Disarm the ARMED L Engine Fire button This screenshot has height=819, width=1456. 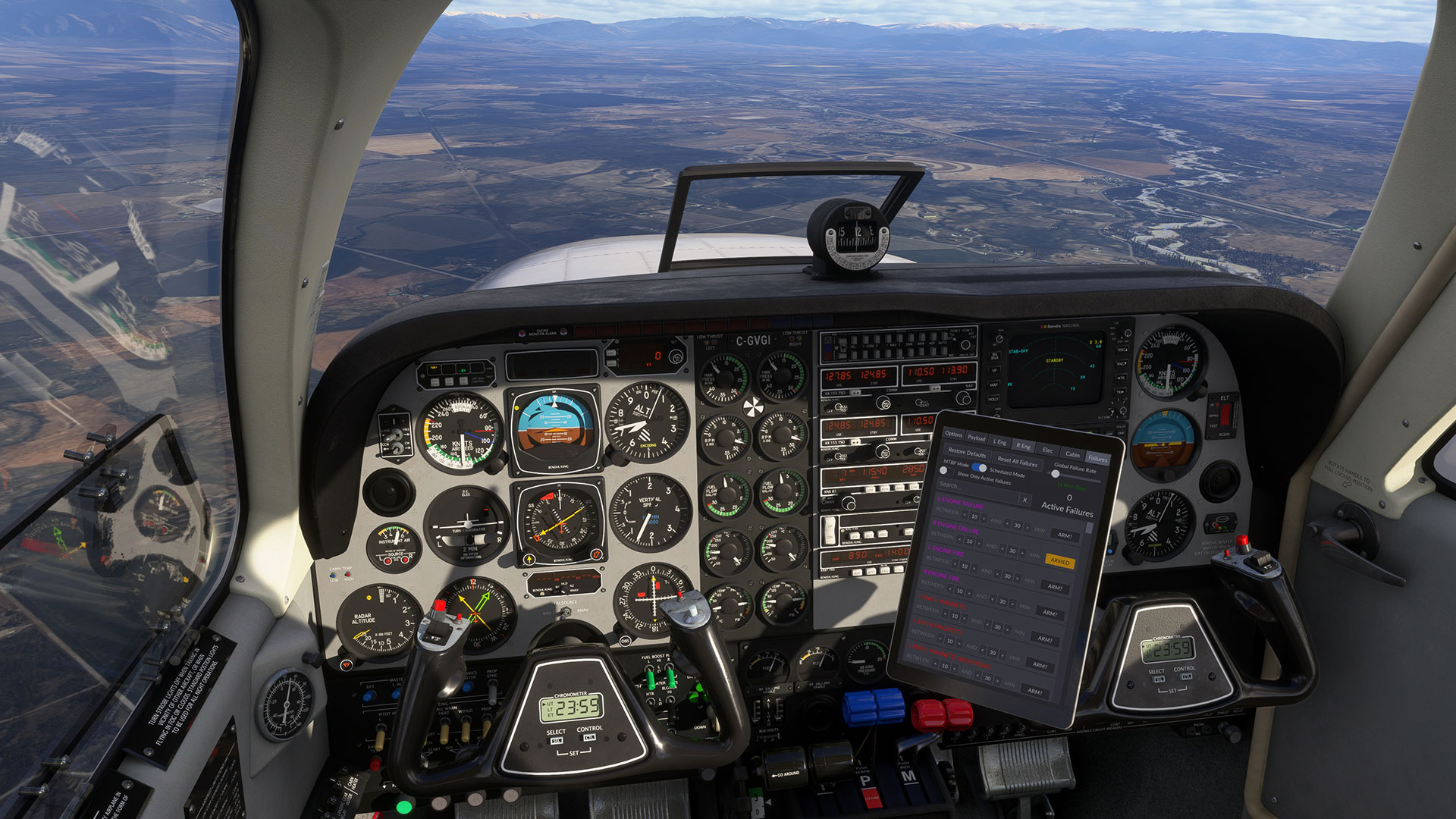1059,561
